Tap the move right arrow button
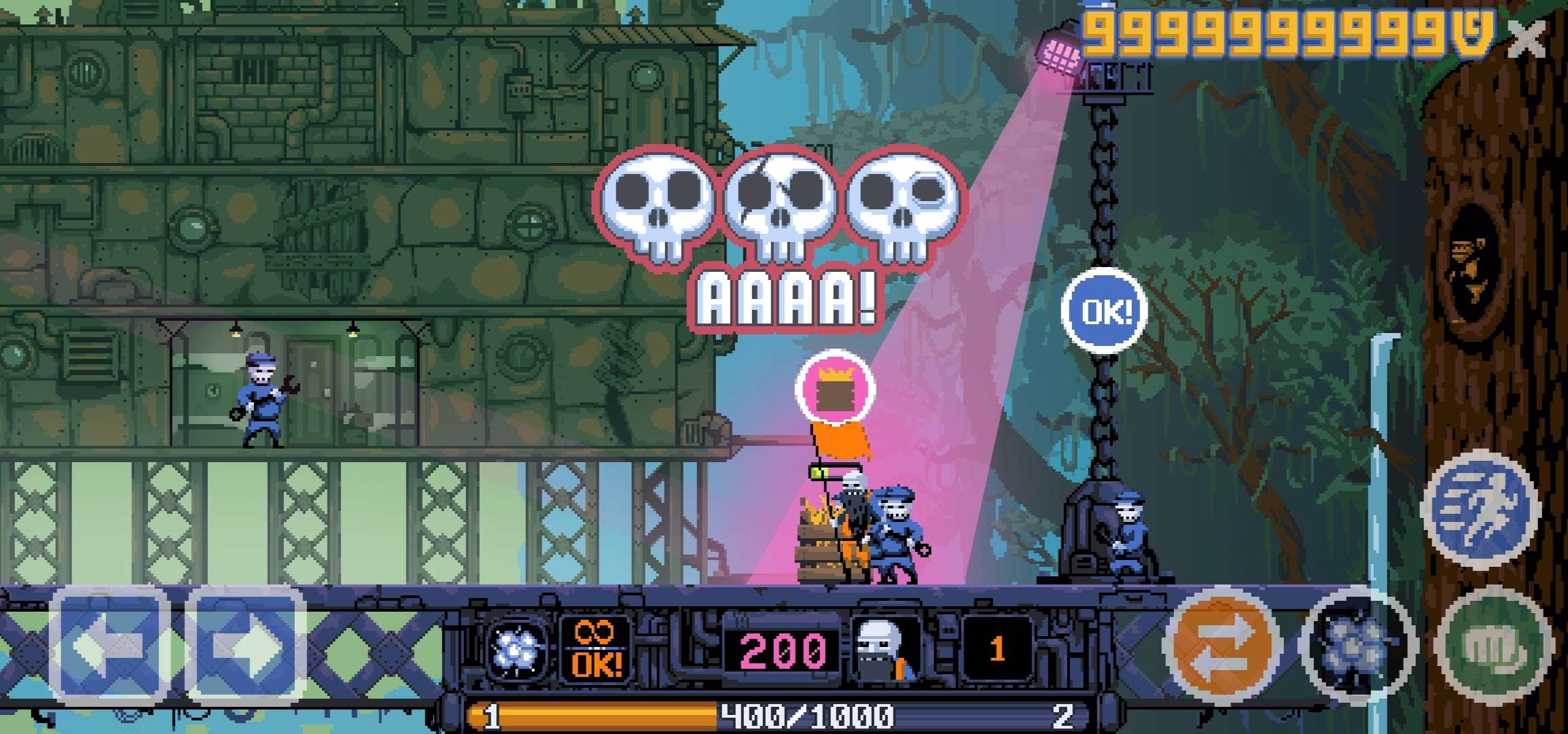Screen dimensions: 1568x734 [246, 646]
